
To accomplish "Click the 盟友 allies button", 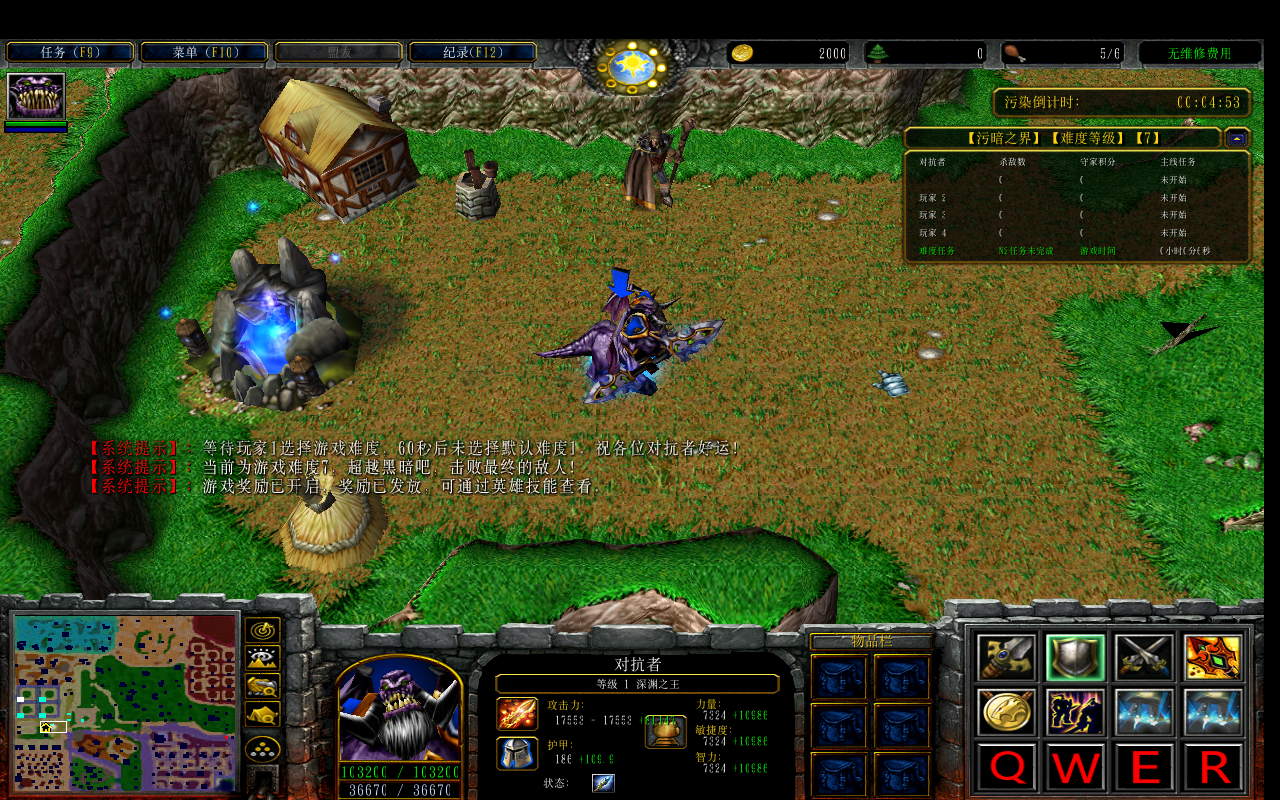I will tap(336, 50).
